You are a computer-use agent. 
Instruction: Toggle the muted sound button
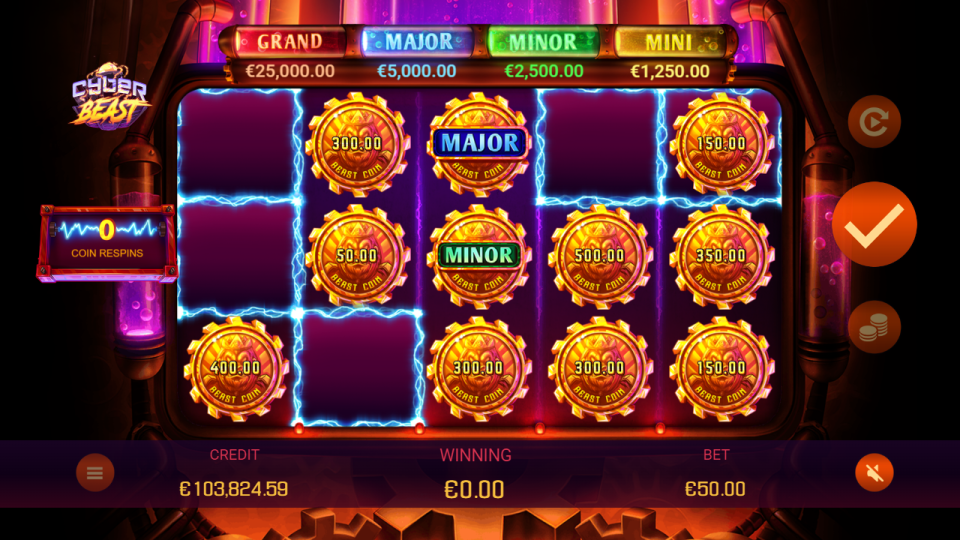click(x=874, y=473)
